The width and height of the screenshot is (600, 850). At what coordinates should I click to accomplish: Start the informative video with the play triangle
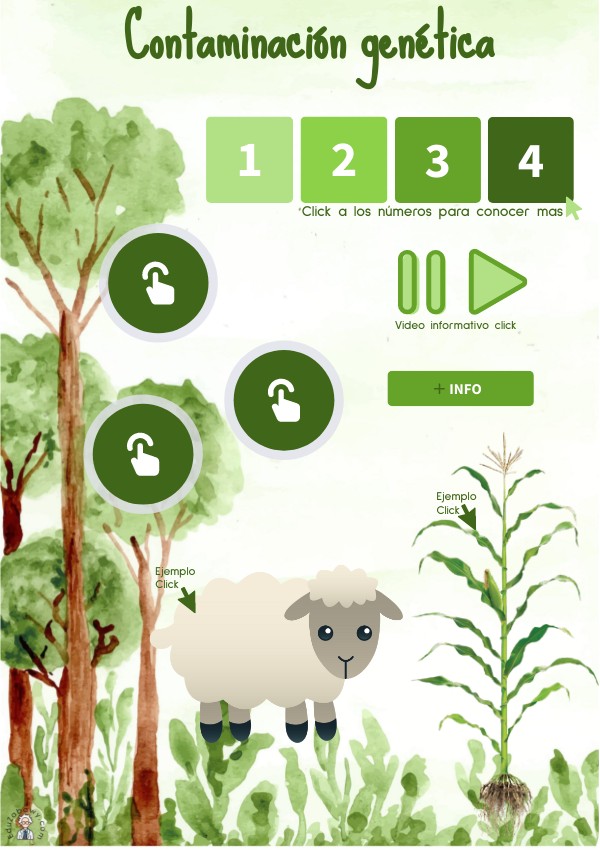tap(495, 282)
